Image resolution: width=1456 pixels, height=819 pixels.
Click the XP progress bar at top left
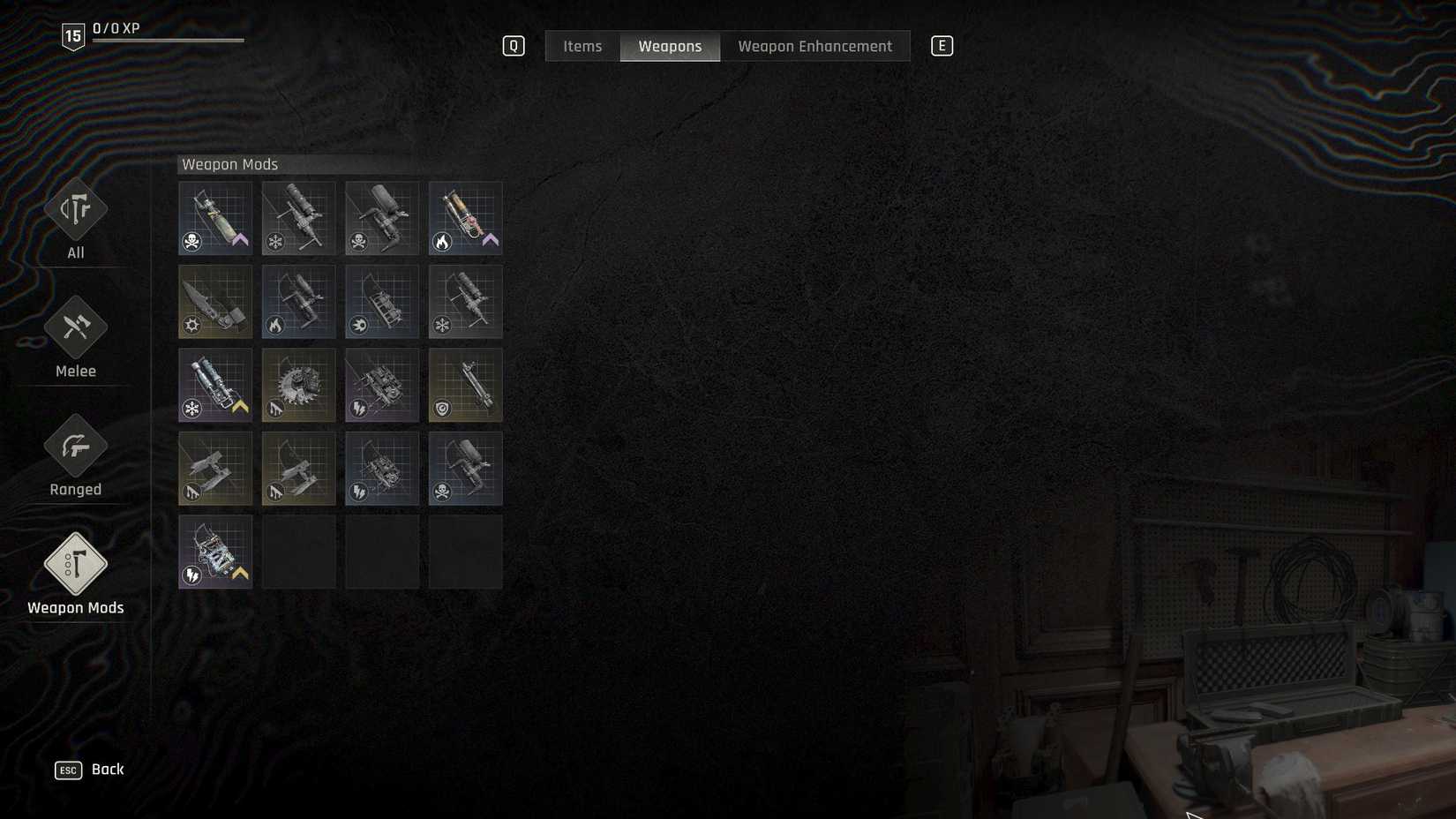pos(168,39)
